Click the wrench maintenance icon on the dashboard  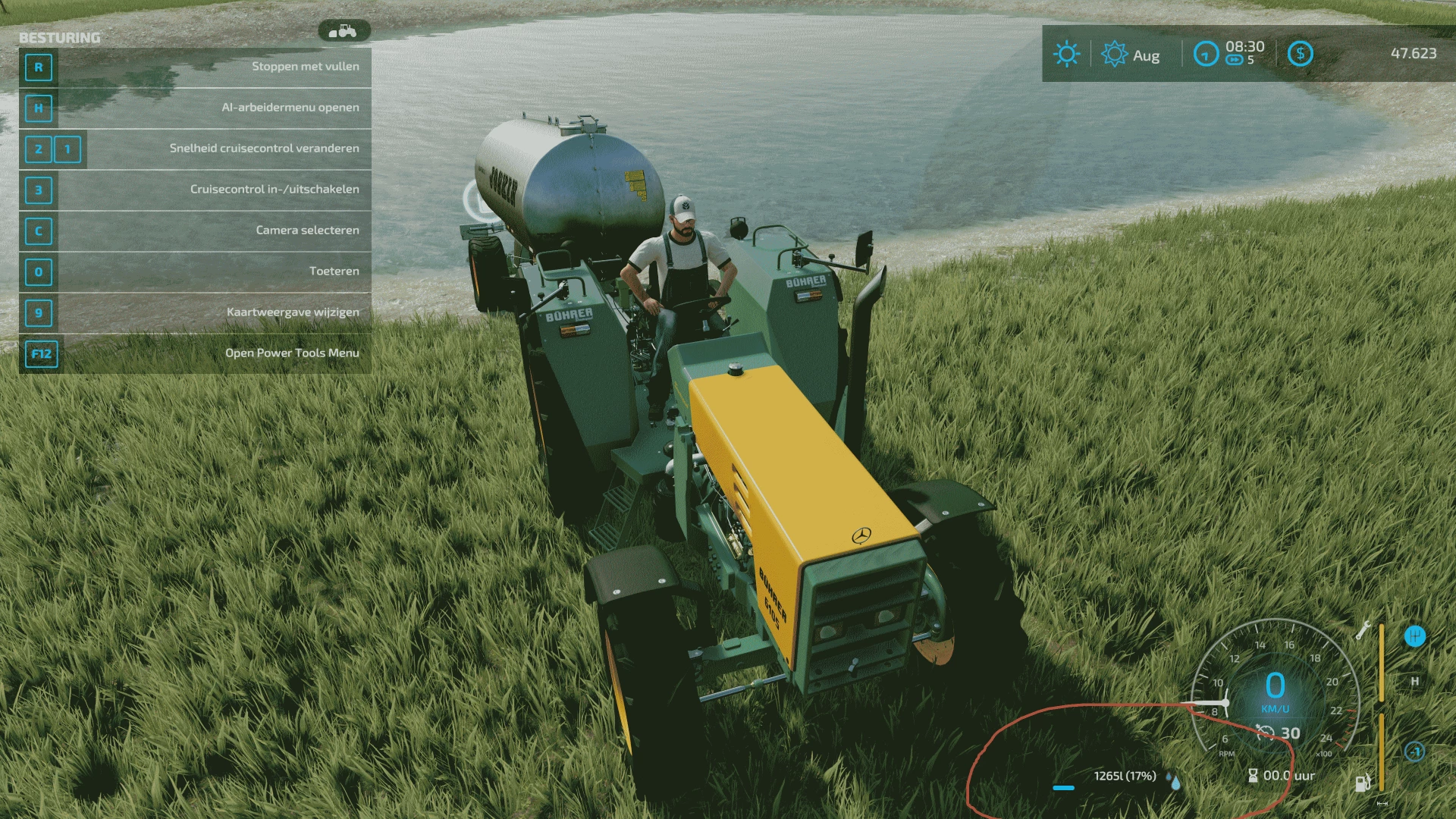tap(1363, 631)
